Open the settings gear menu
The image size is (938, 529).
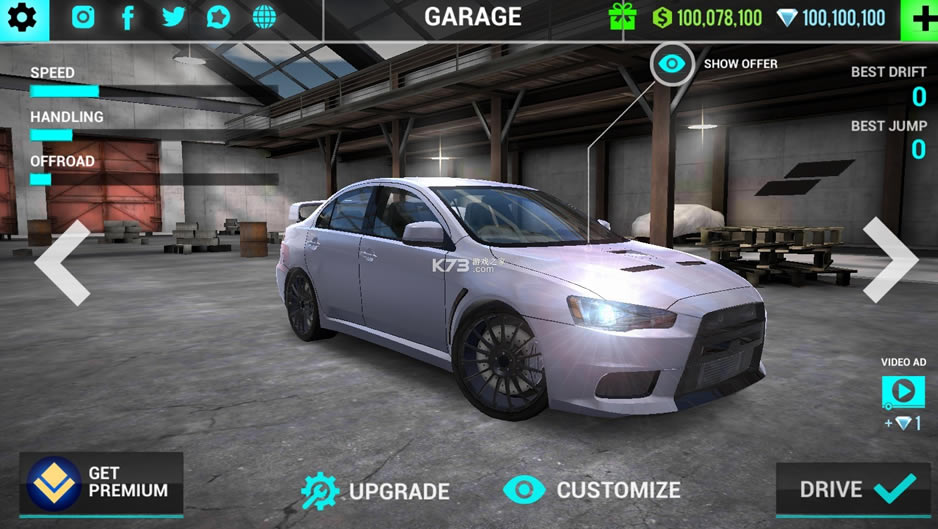point(22,17)
